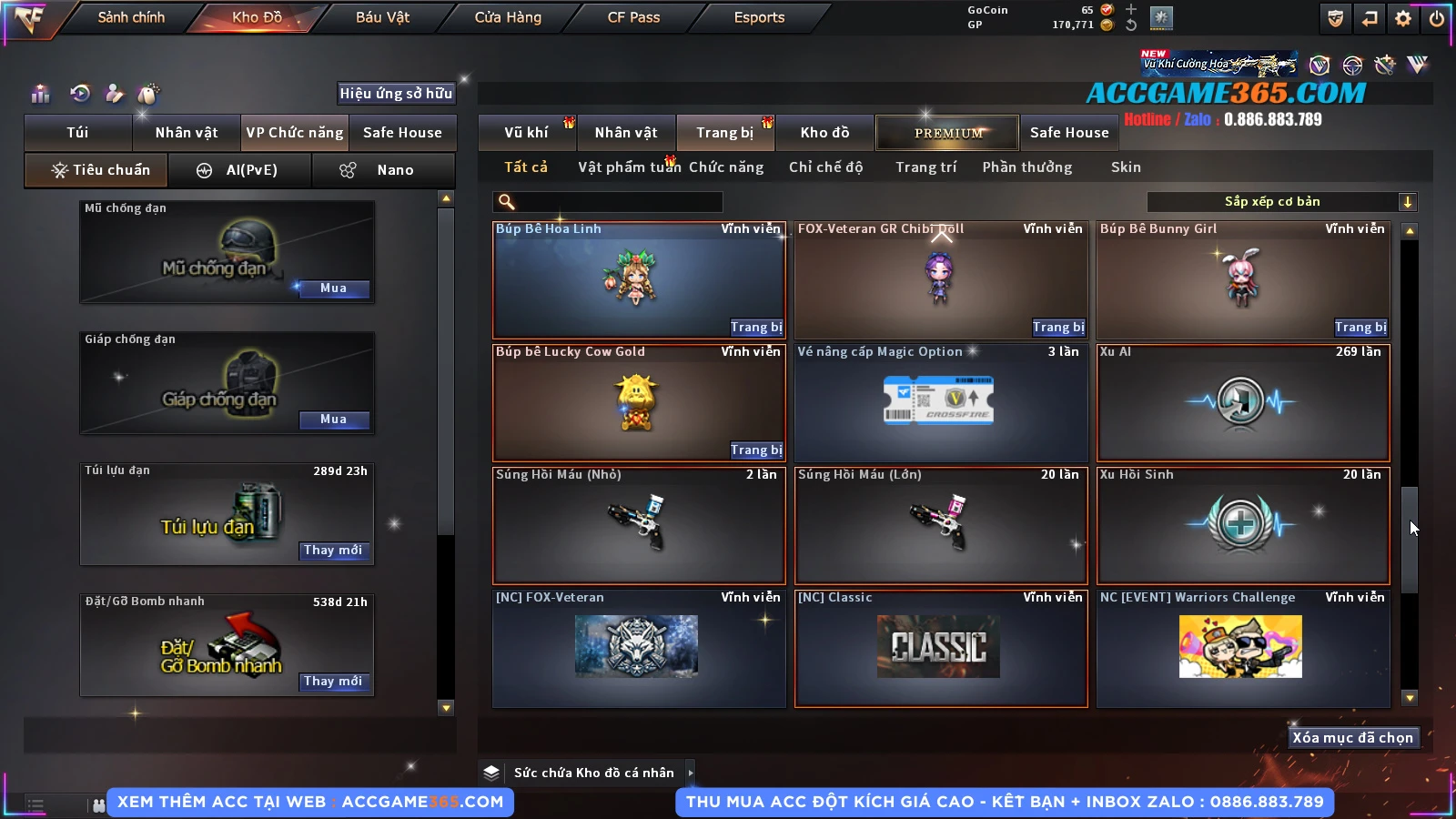Buy the Mũ chống đạn helmet
1456x819 pixels.
[333, 288]
